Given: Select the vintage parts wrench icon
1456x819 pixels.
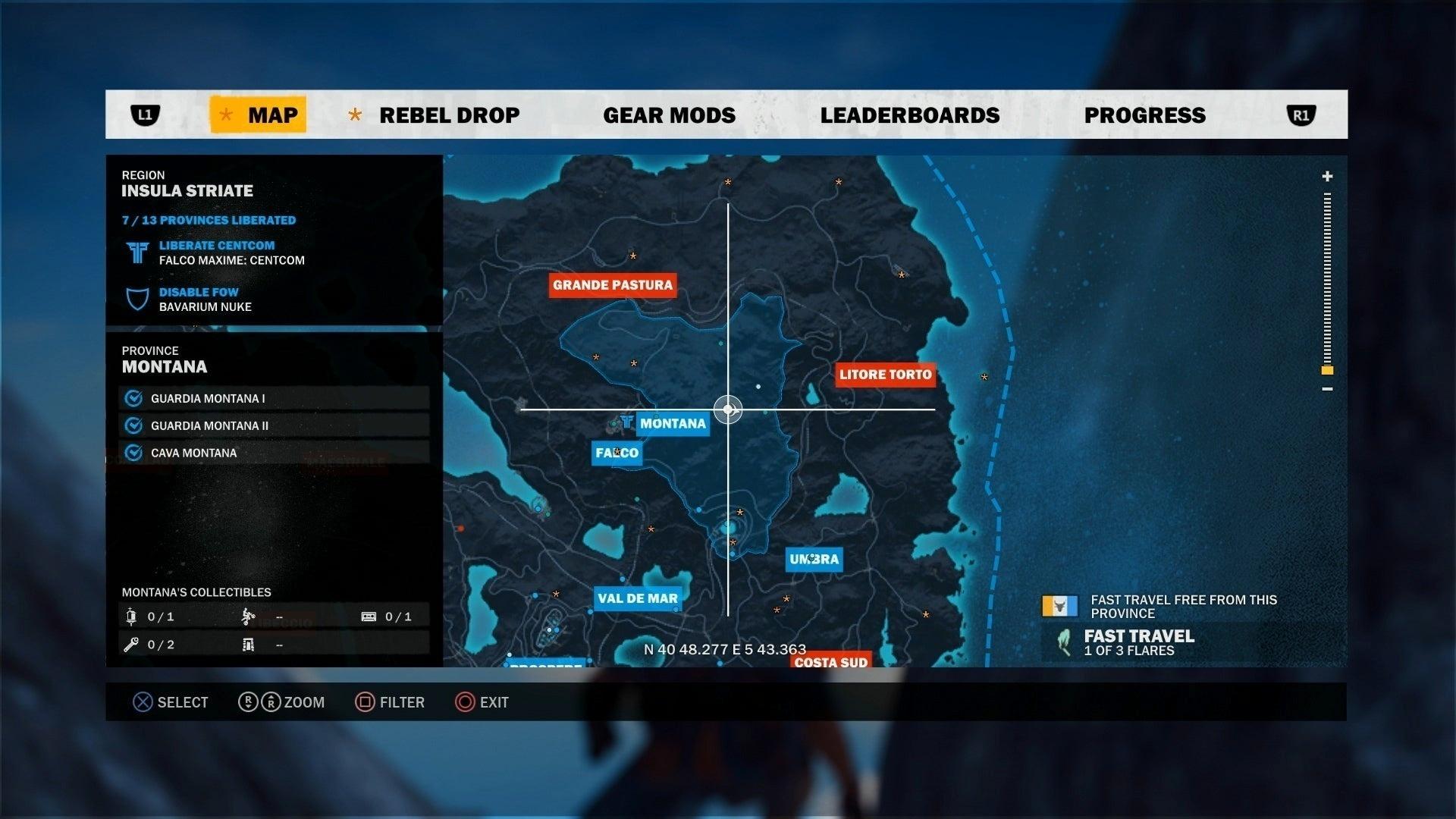Looking at the screenshot, I should [x=130, y=645].
